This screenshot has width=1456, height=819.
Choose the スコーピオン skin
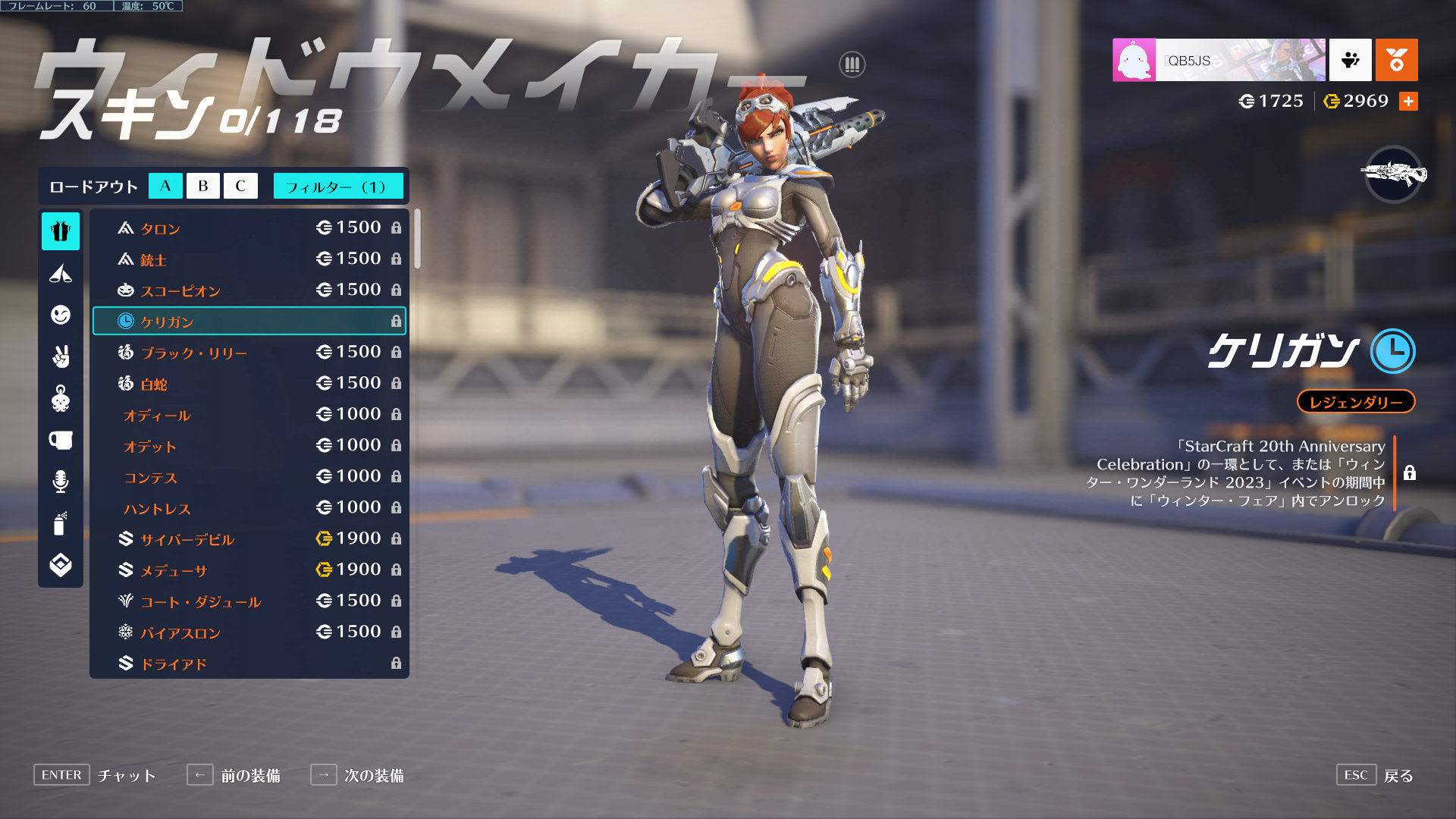click(249, 290)
